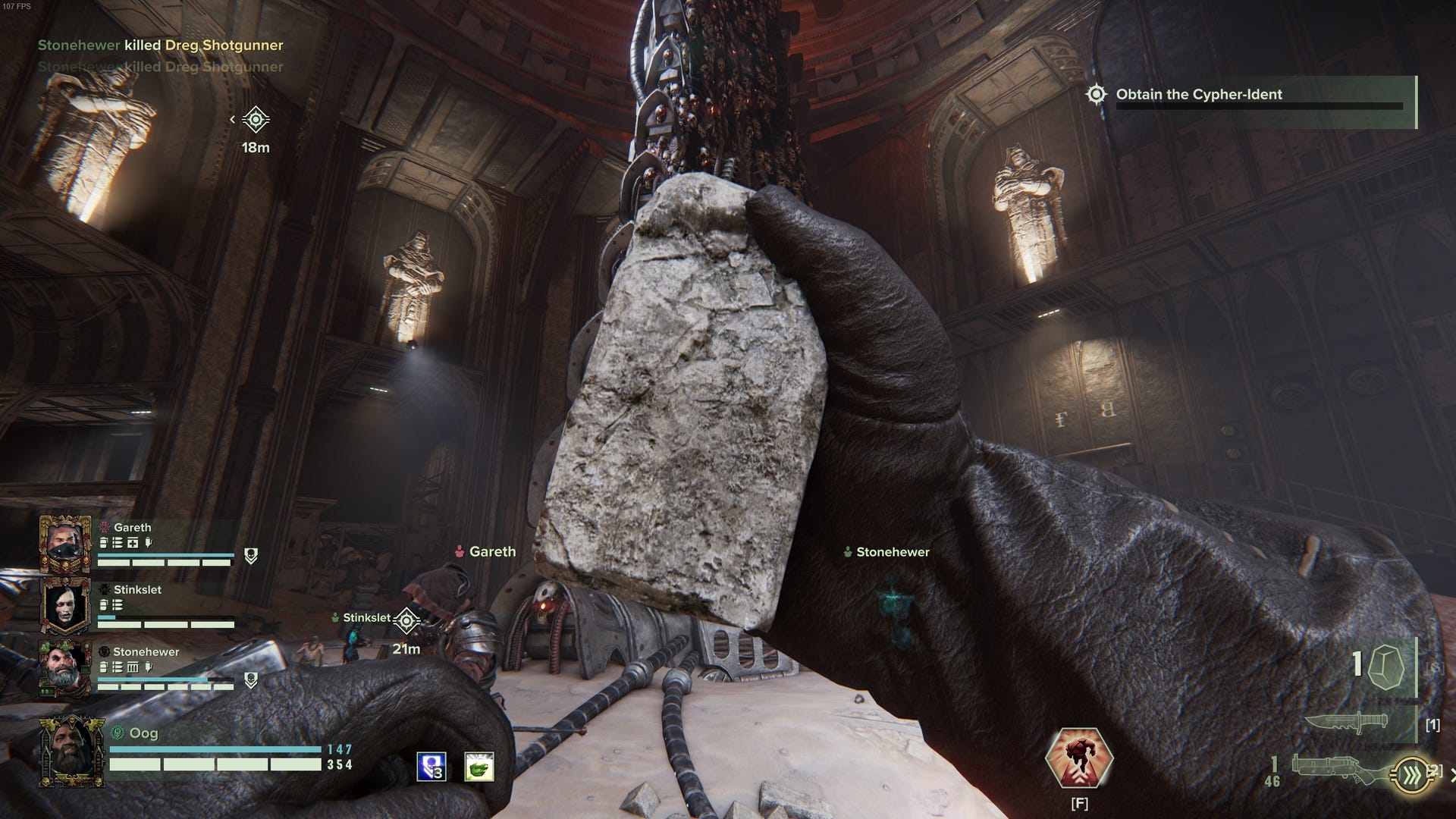Select the Obtain the Cypher-Ident objective tracker
Screen dimensions: 1456x819
pyautogui.click(x=1198, y=95)
